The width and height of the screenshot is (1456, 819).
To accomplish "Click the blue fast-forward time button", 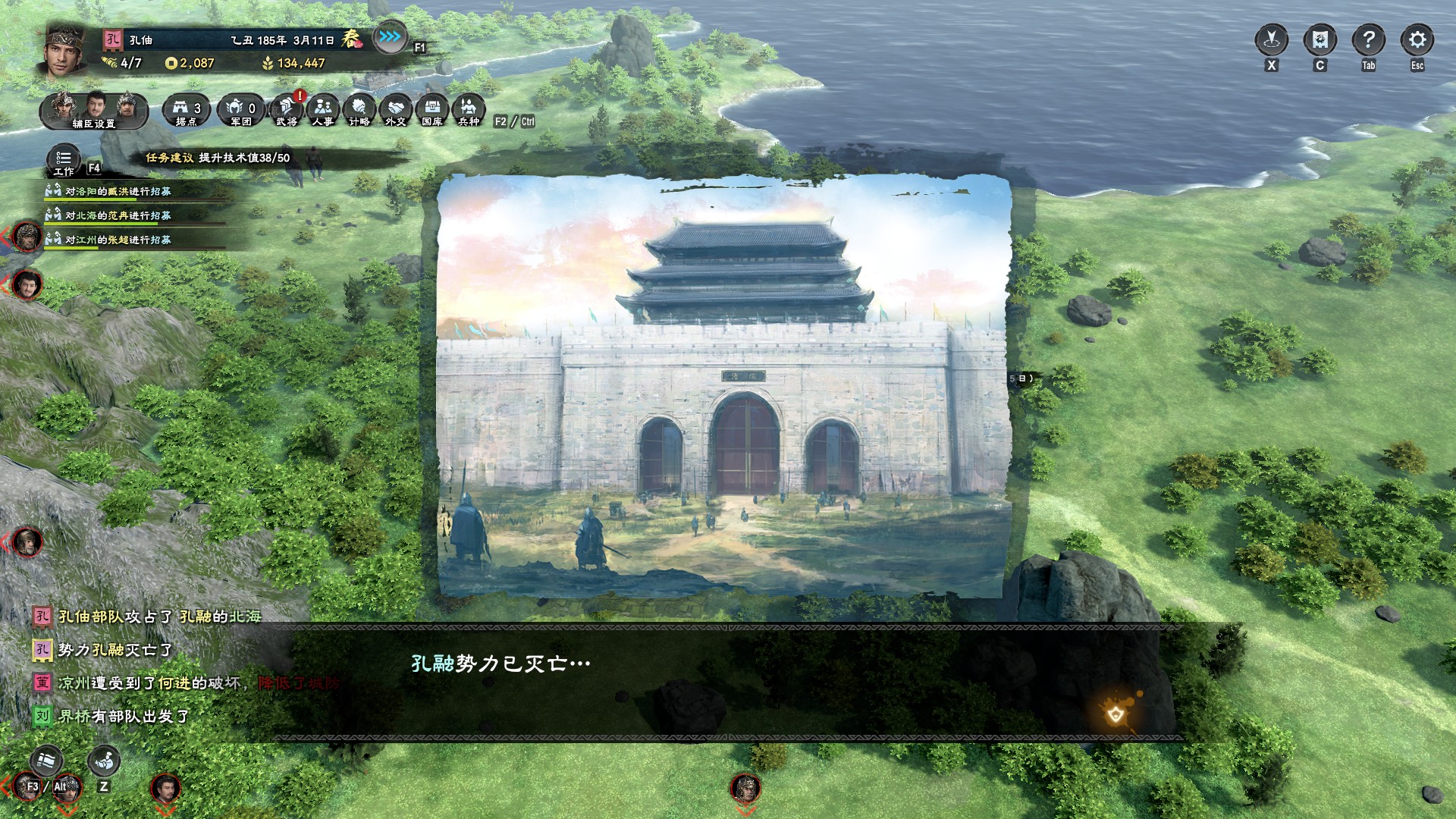I will (390, 37).
